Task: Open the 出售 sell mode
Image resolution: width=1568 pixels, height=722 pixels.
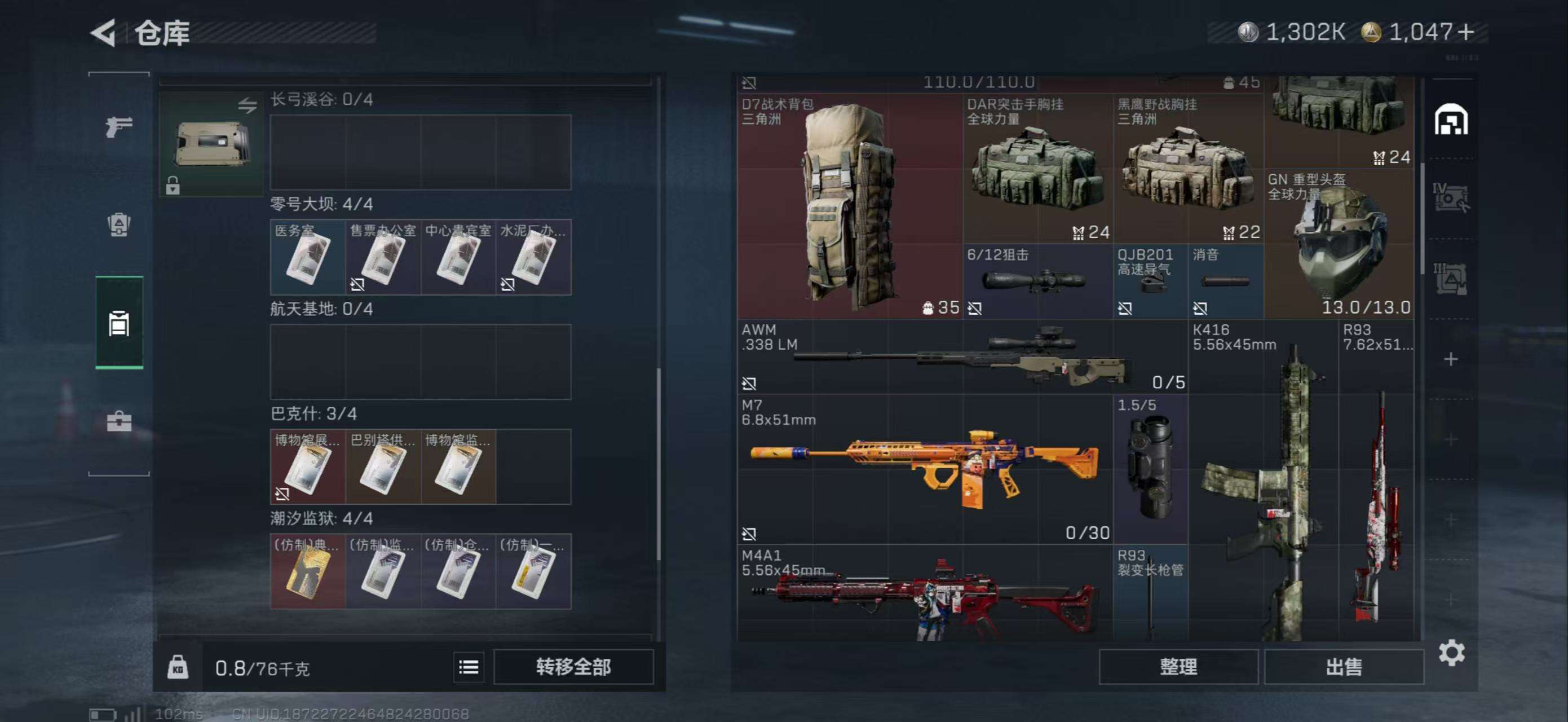Action: [1344, 667]
